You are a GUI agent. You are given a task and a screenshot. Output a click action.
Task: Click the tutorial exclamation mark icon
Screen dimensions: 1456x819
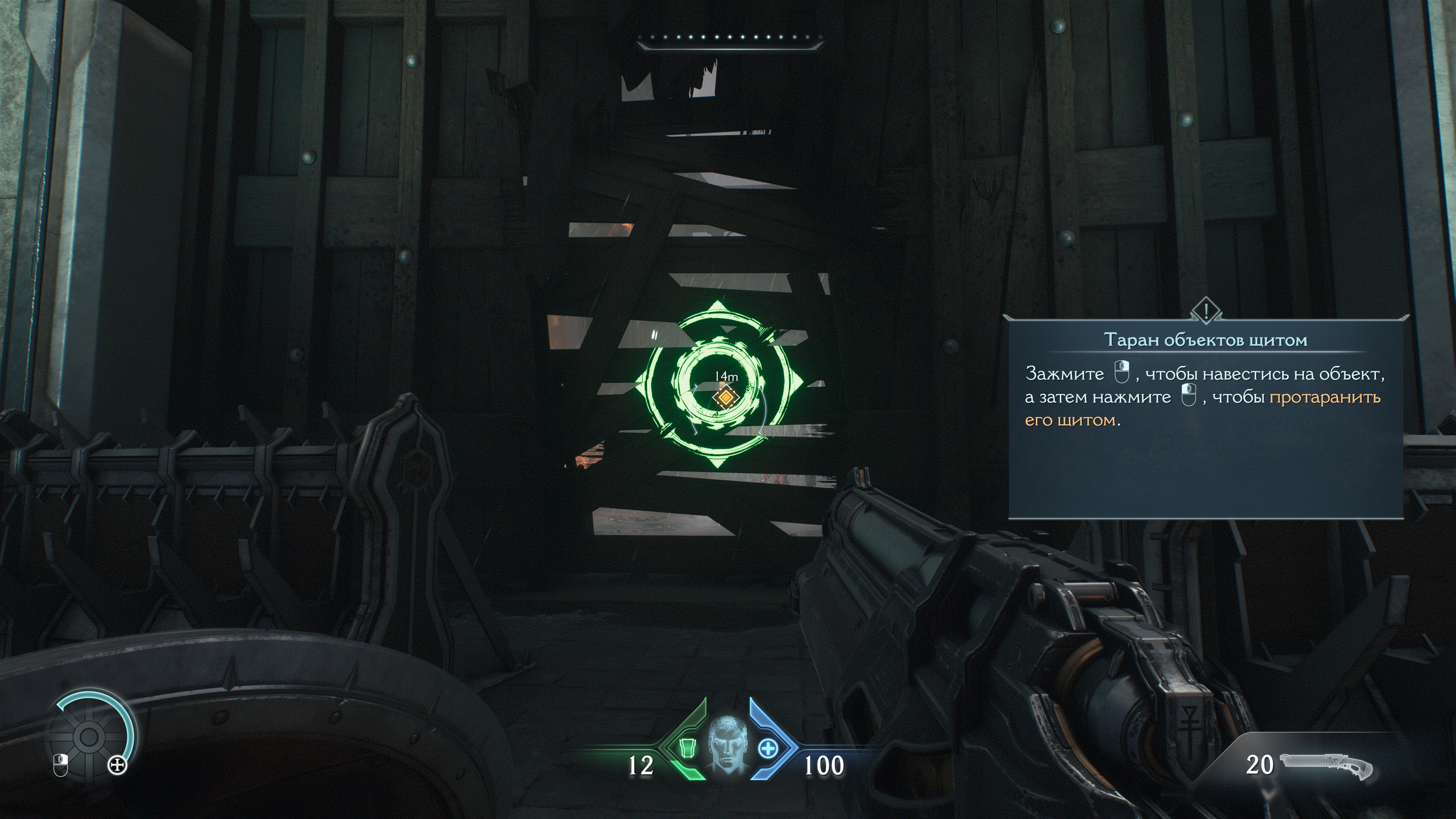(1206, 310)
